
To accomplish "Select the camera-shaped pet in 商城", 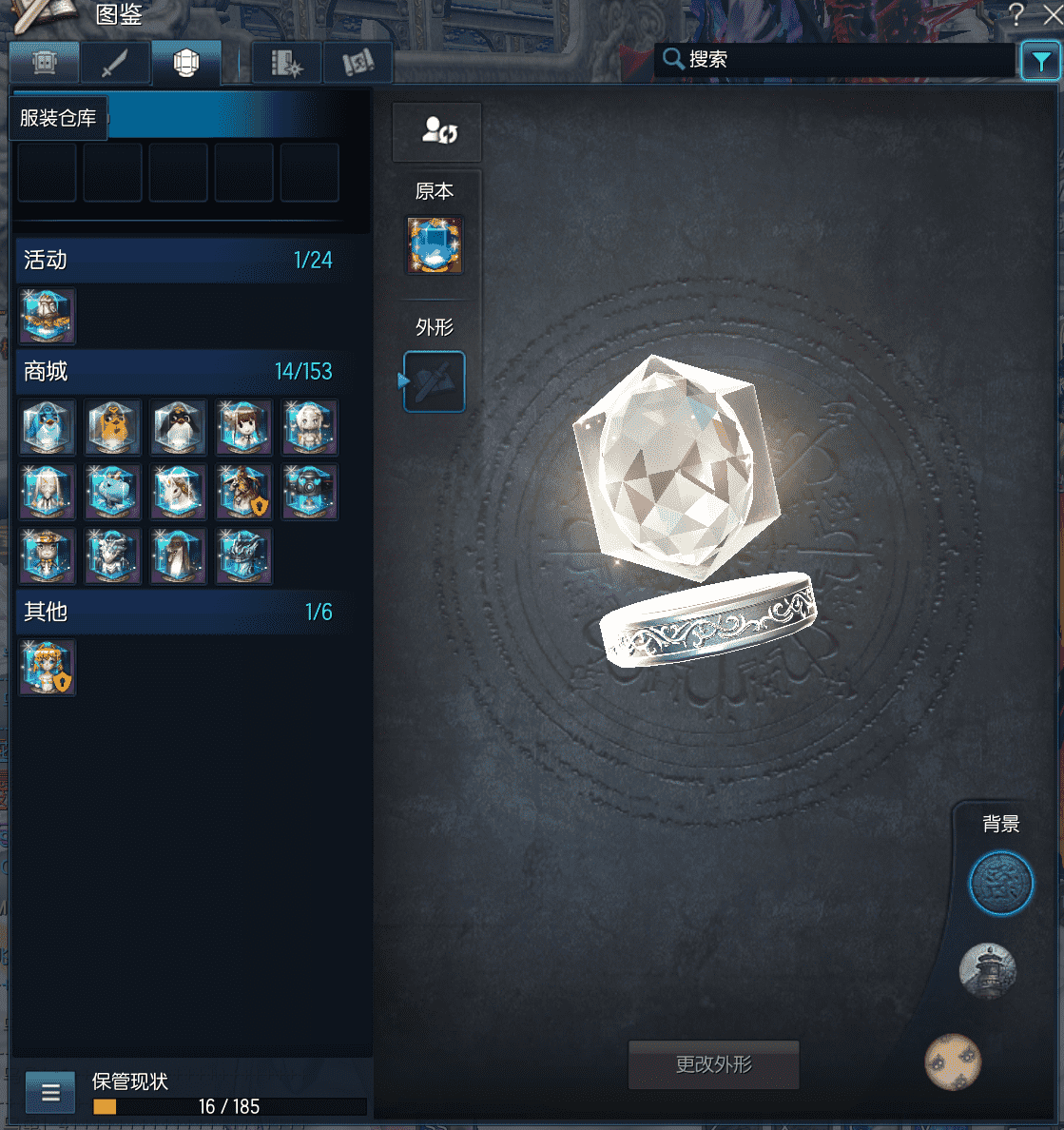I will click(x=310, y=492).
